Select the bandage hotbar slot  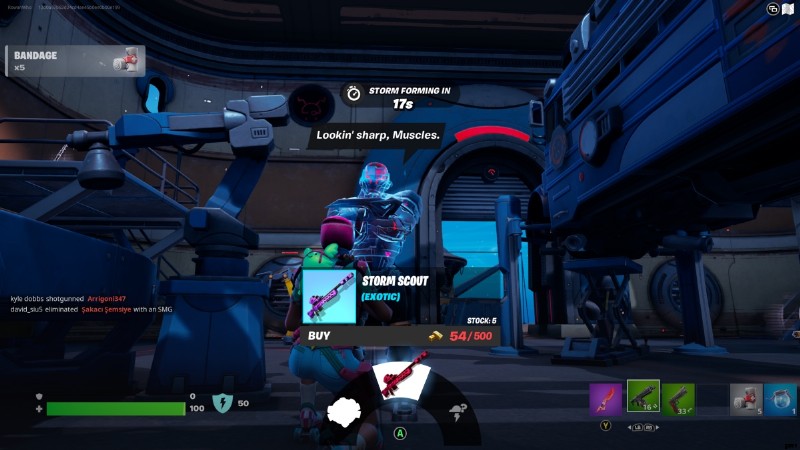(745, 399)
